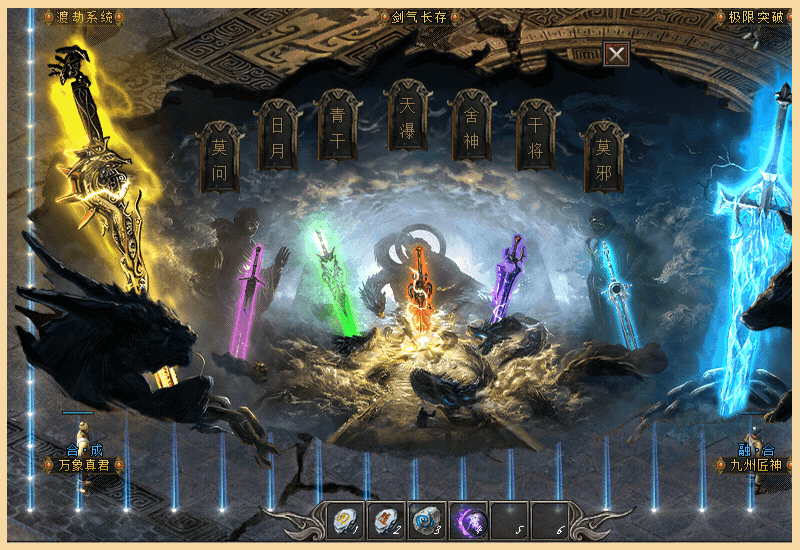Activate the purple vortex skill icon
The image size is (800, 550).
[468, 518]
